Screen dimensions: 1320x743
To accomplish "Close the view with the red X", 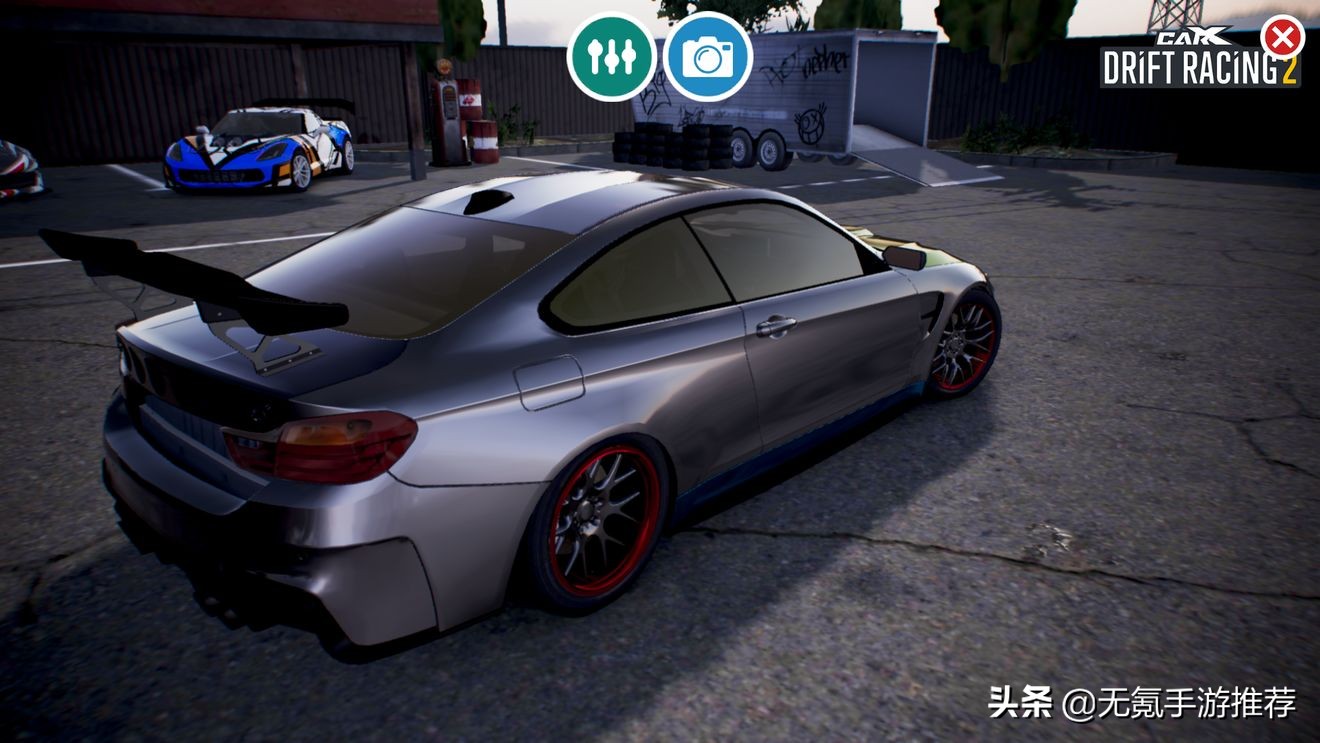I will click(x=1282, y=38).
